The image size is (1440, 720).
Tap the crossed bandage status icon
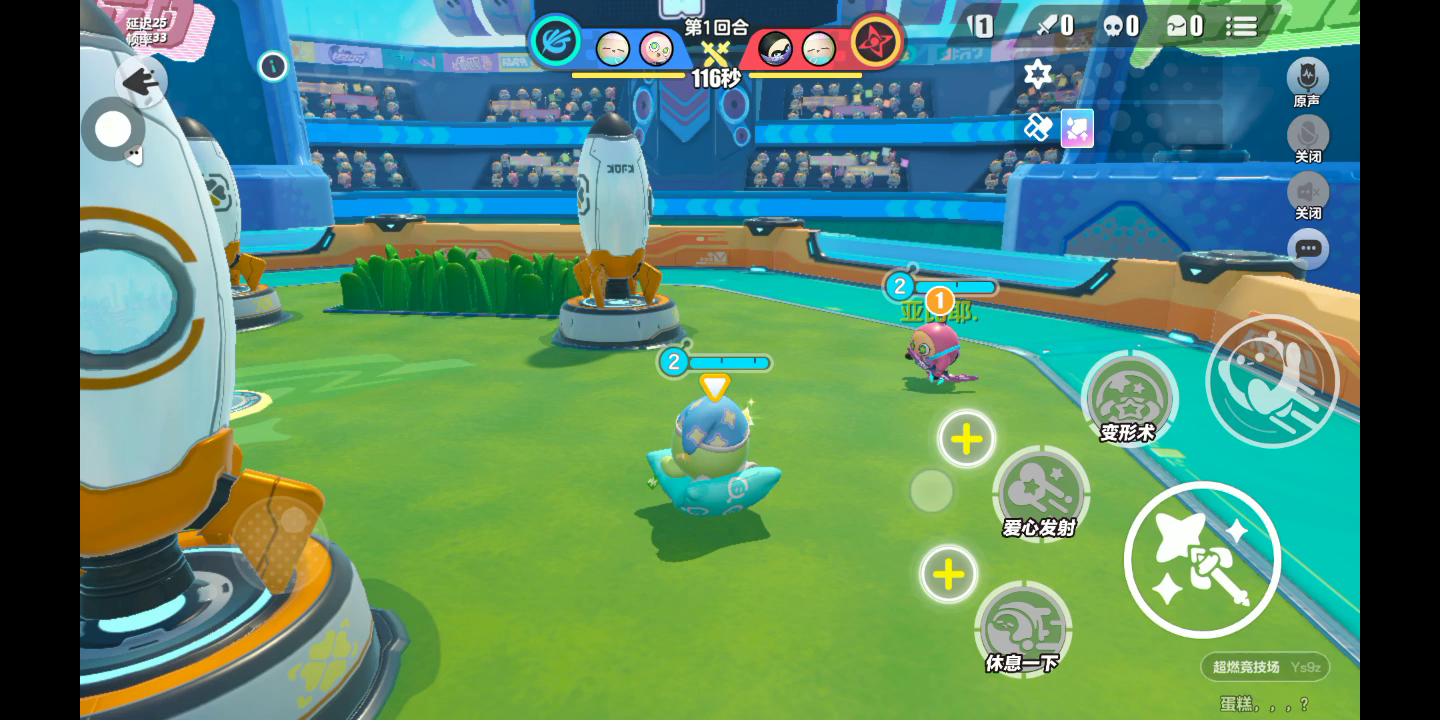click(1039, 128)
